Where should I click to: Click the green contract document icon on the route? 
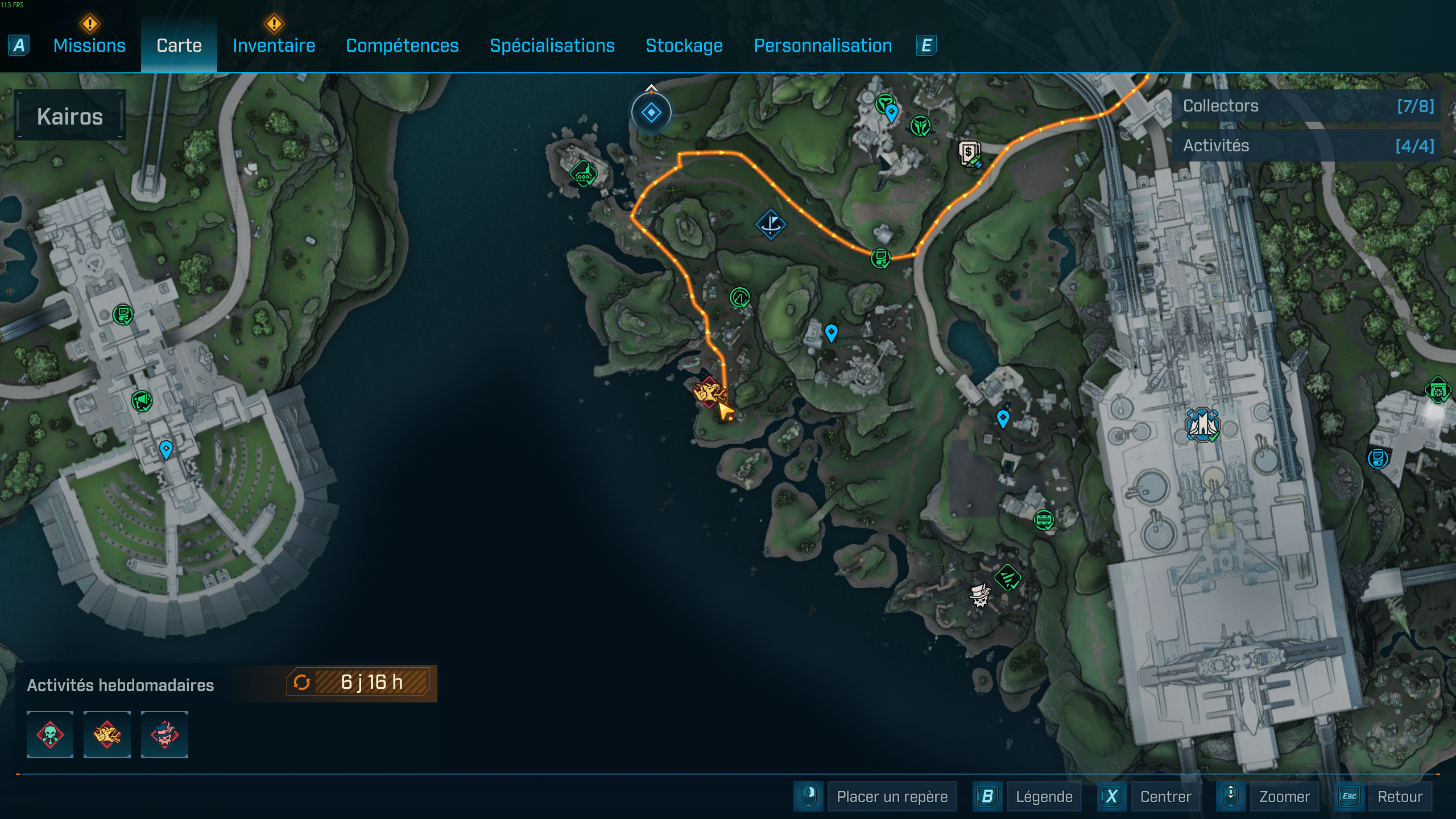click(x=882, y=257)
